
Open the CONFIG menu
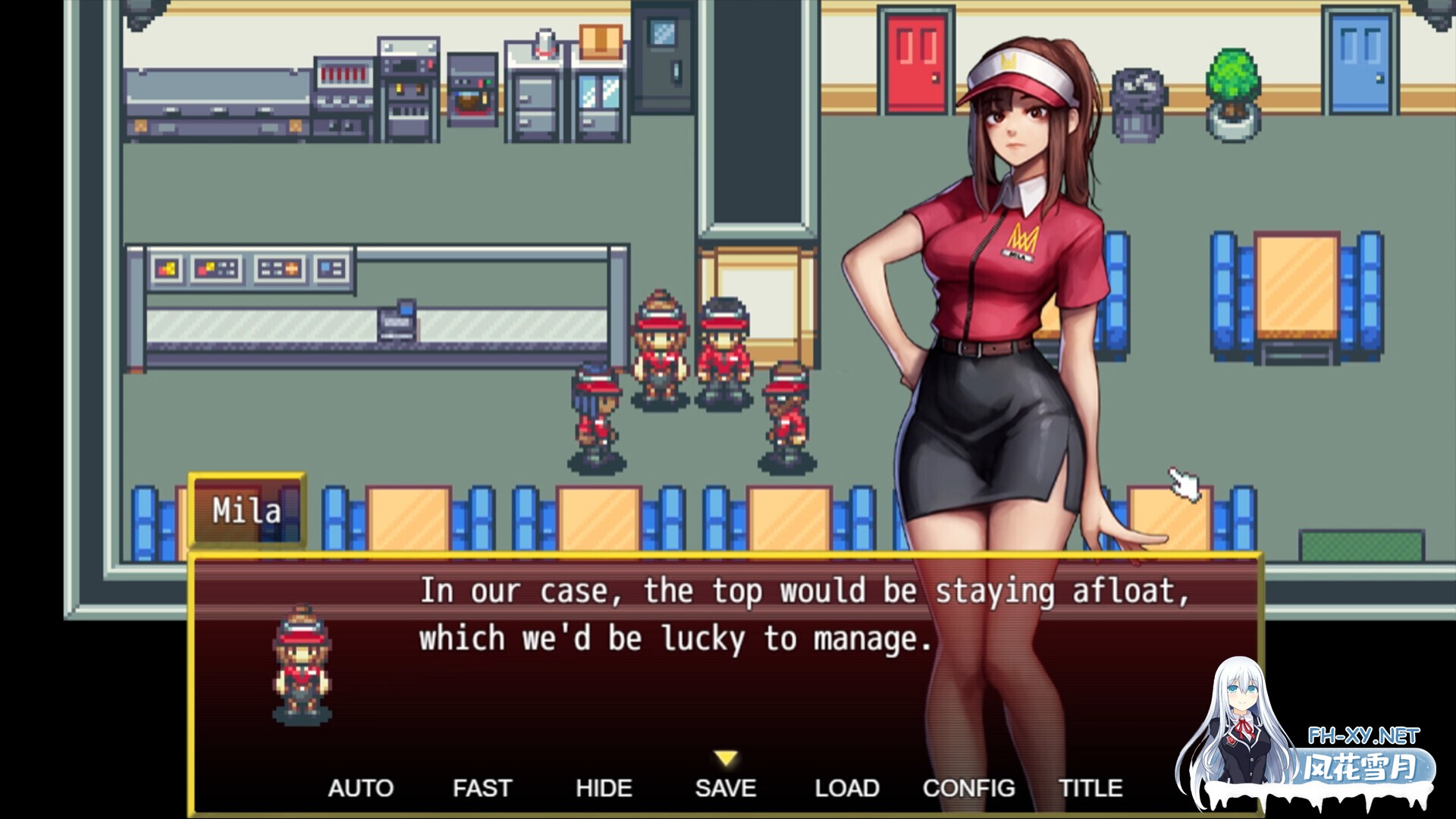tap(968, 788)
